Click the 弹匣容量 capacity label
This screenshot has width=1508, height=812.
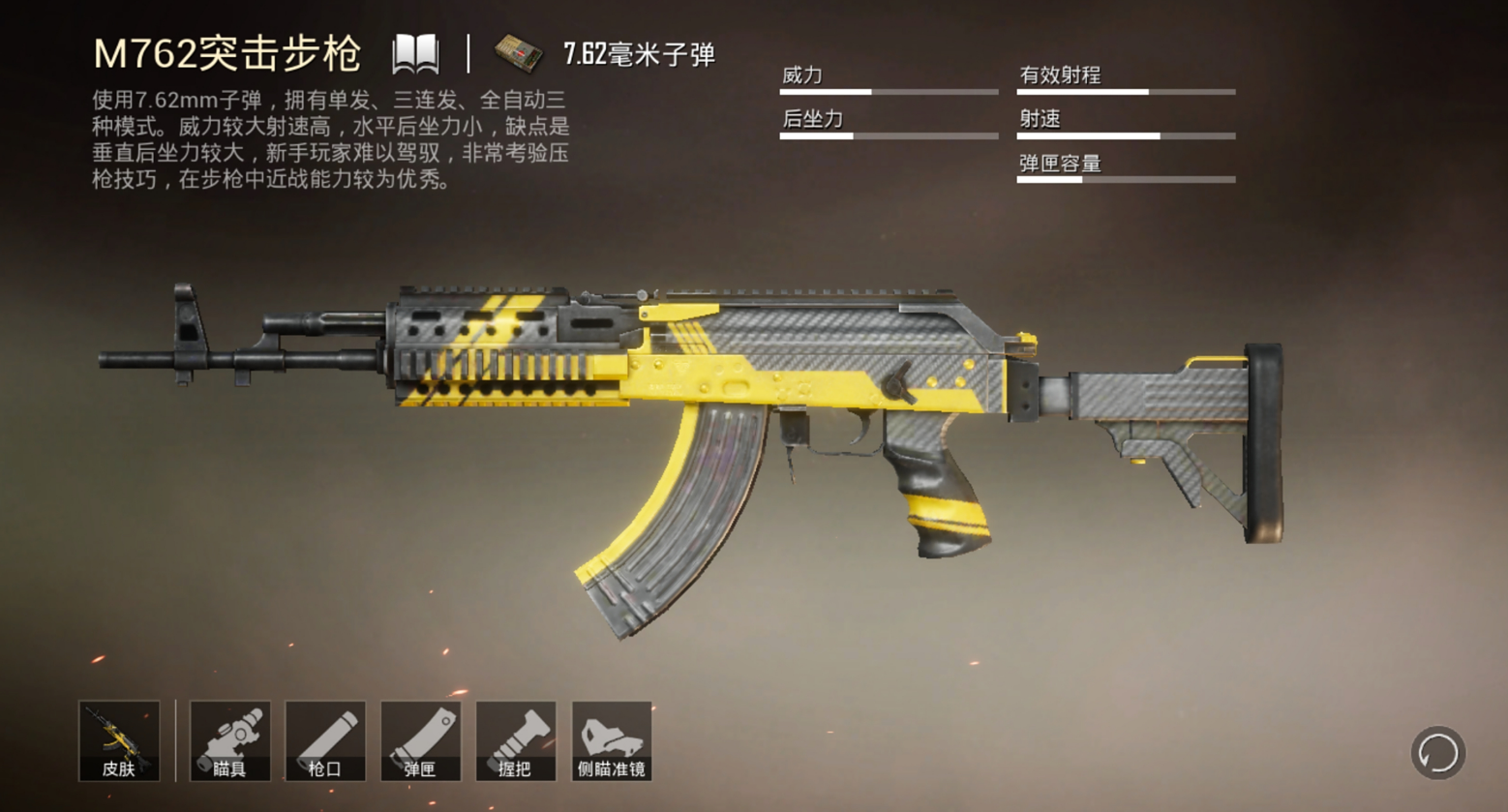1060,164
